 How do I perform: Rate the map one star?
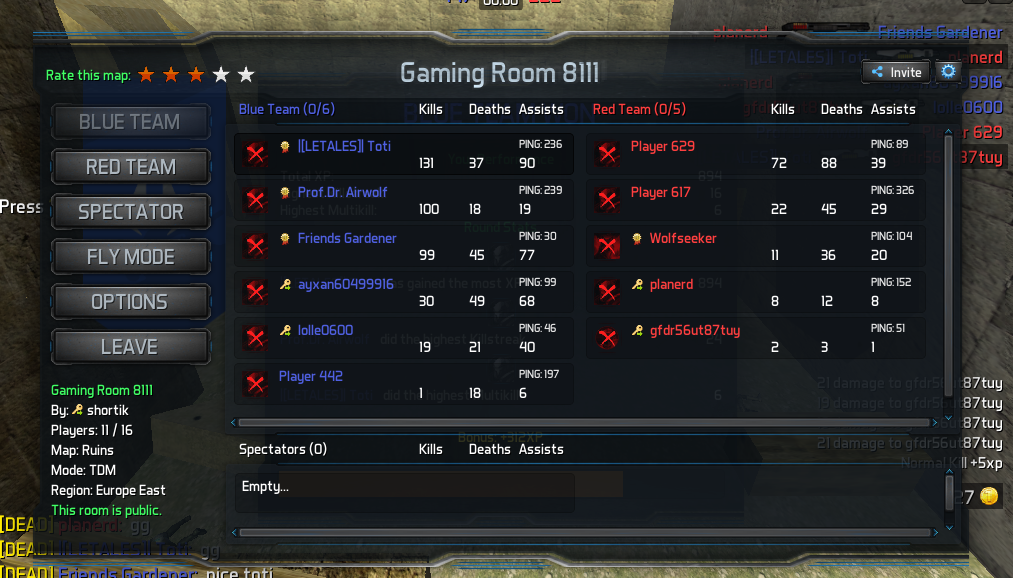pos(147,75)
